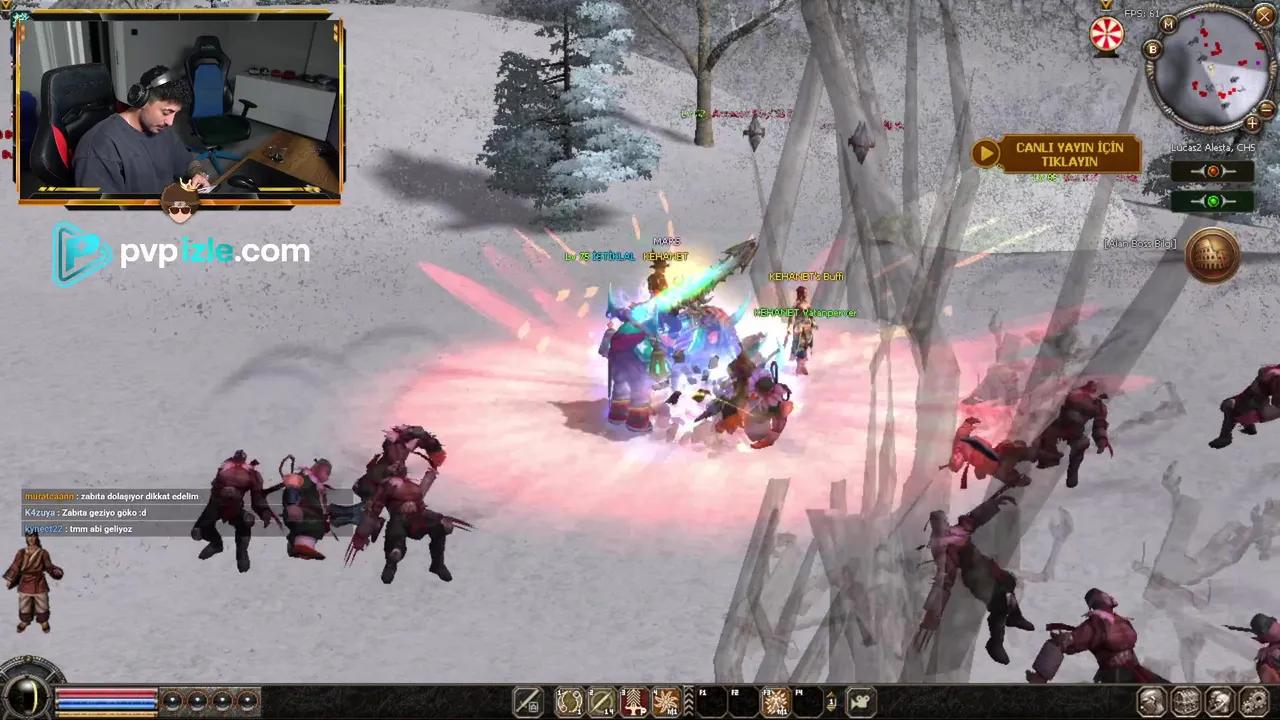Click the sheathed weapon icon on the hotbar
The width and height of the screenshot is (1280, 720).
[x=528, y=701]
